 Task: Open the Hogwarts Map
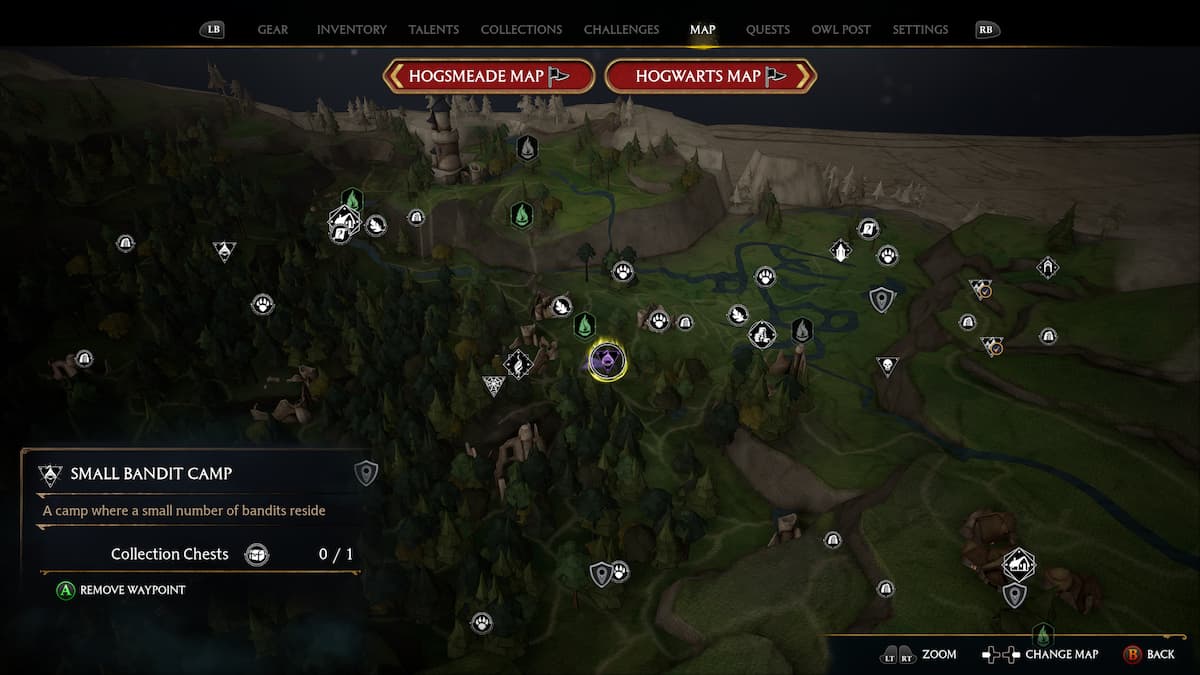pos(711,76)
